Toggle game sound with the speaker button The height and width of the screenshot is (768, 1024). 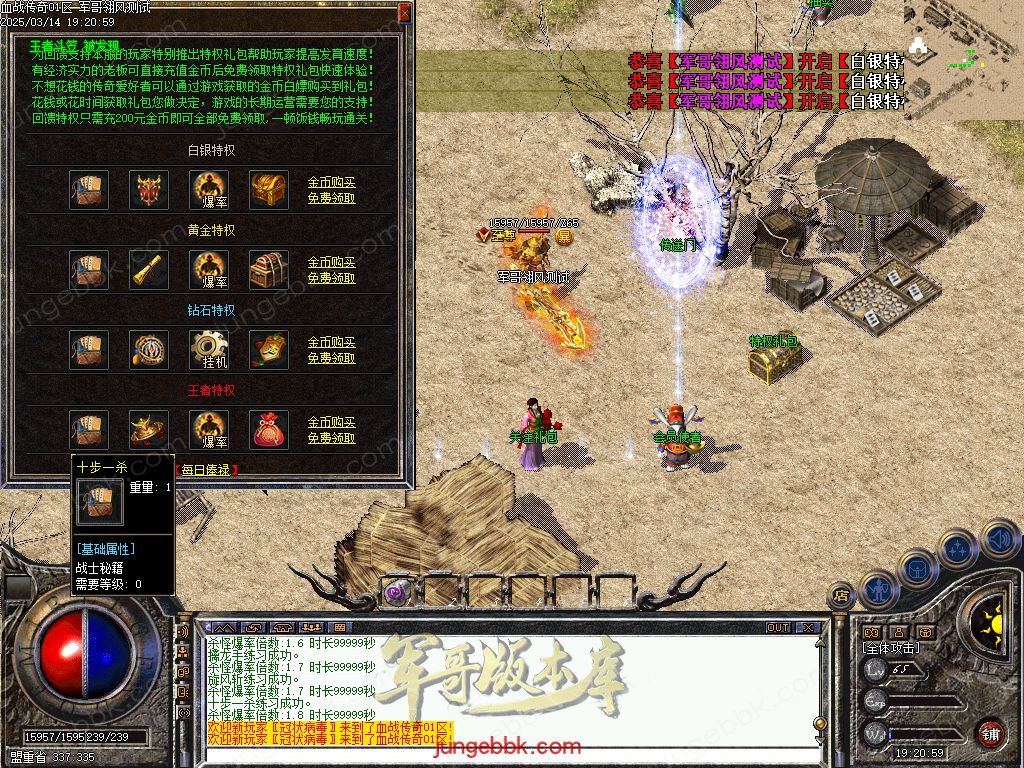click(998, 537)
